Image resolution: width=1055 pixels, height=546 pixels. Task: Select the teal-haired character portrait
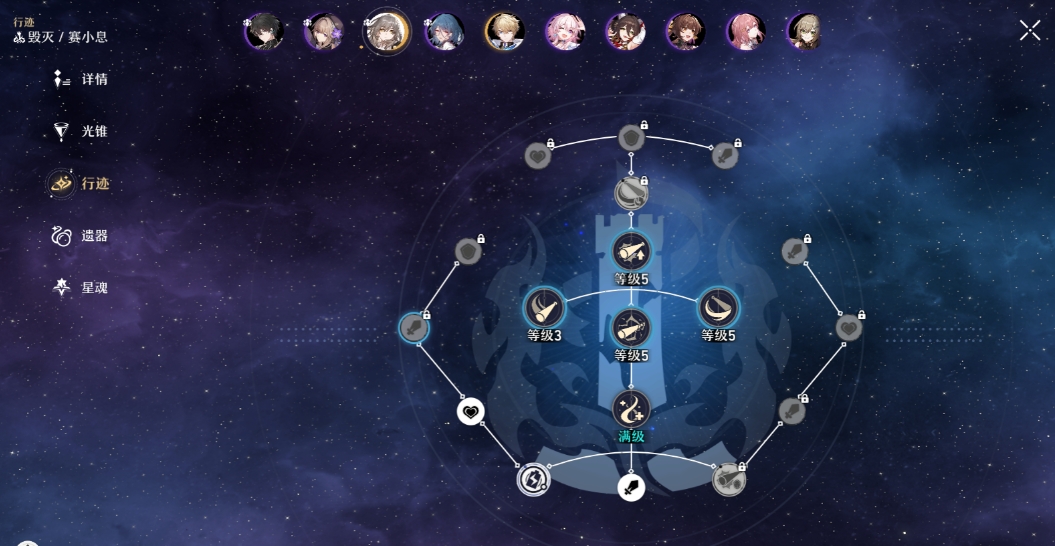tap(444, 32)
